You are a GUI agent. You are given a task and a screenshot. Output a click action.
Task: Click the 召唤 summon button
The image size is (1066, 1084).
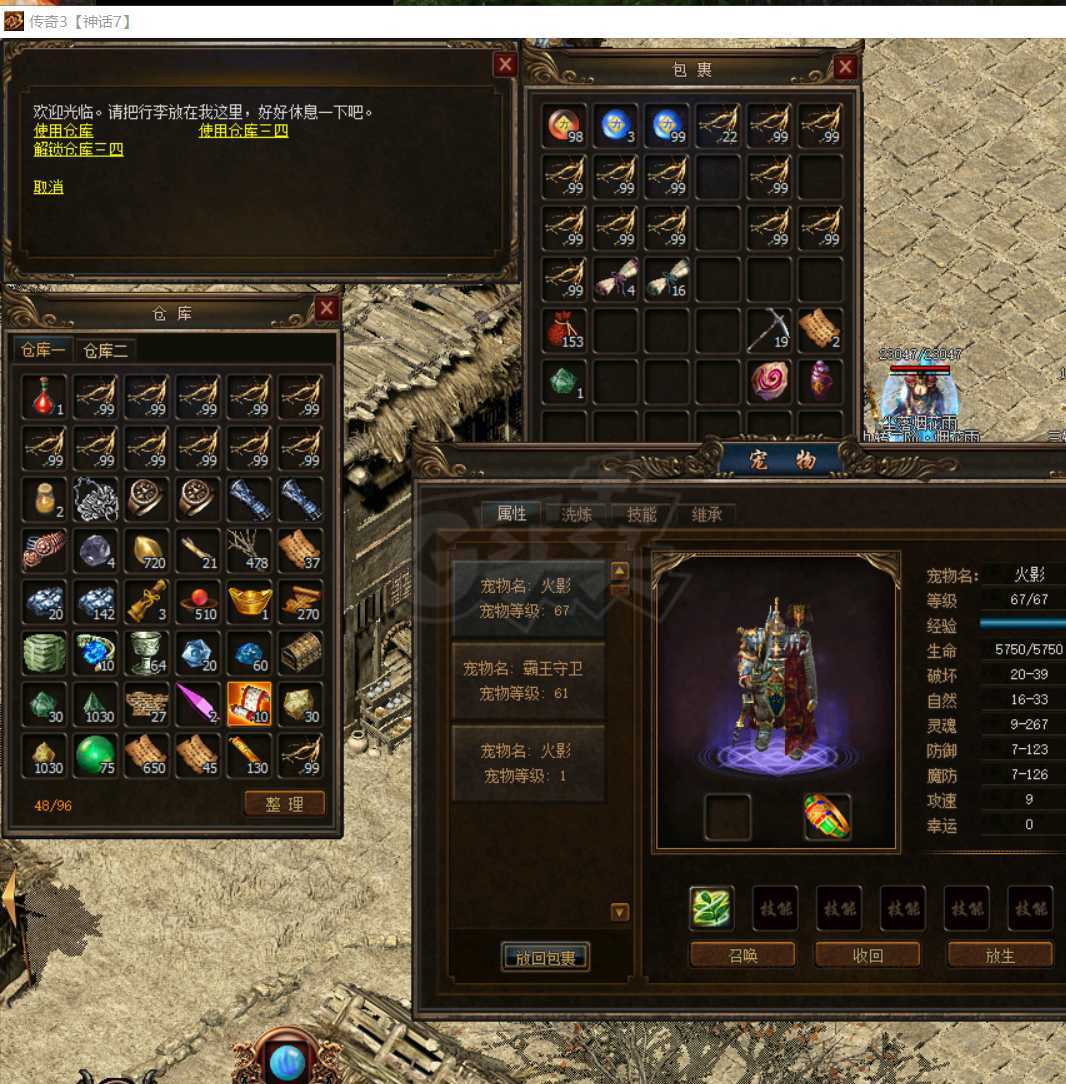coord(742,955)
